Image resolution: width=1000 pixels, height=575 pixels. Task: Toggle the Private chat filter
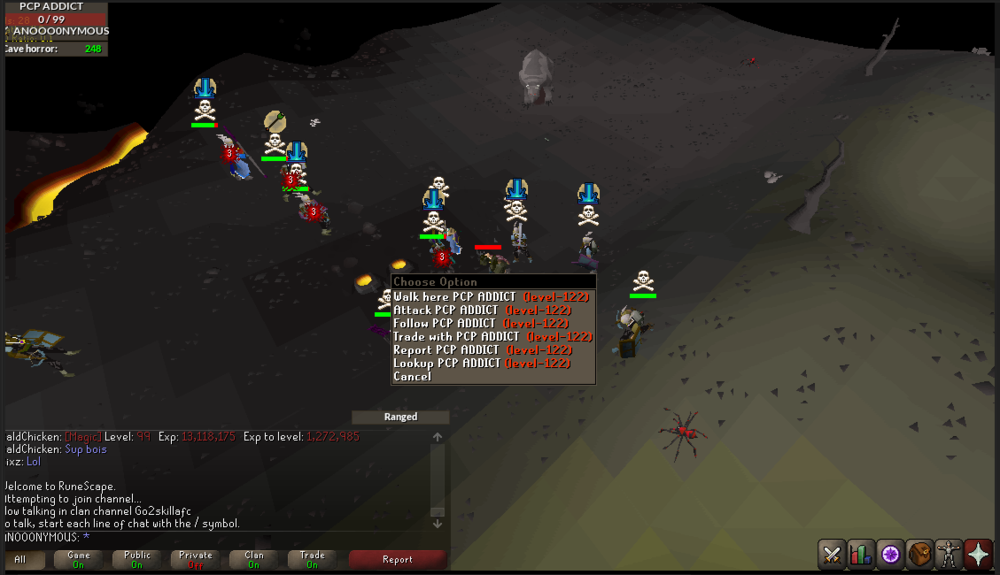[196, 559]
